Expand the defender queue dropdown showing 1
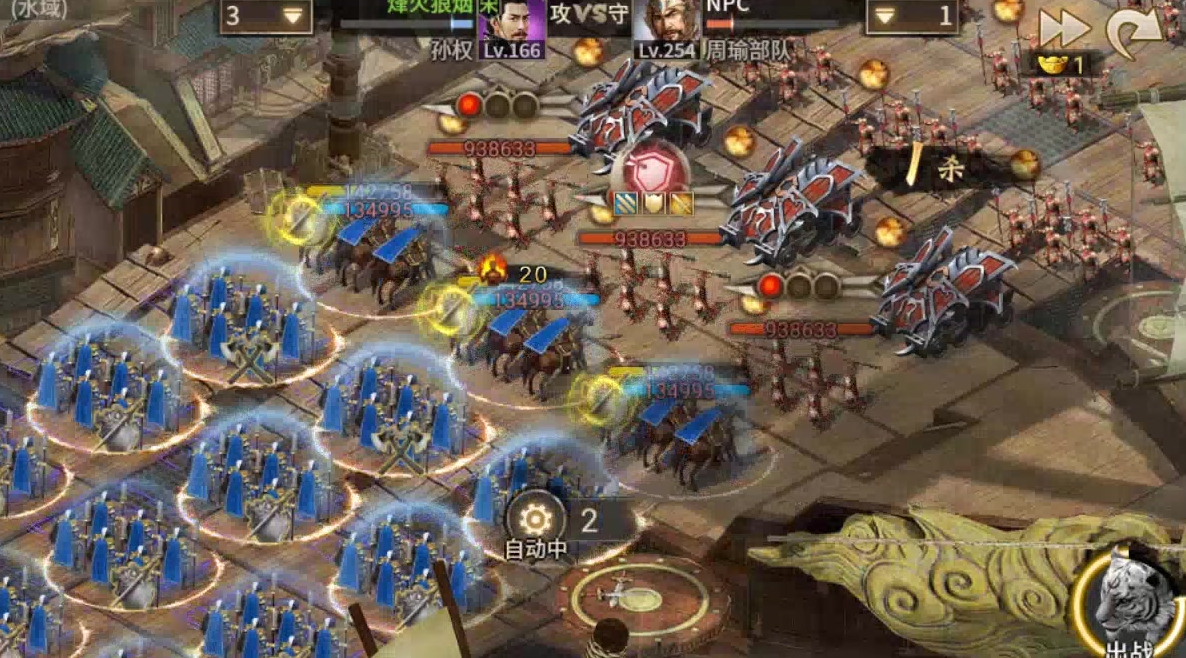This screenshot has height=658, width=1186. pos(912,16)
